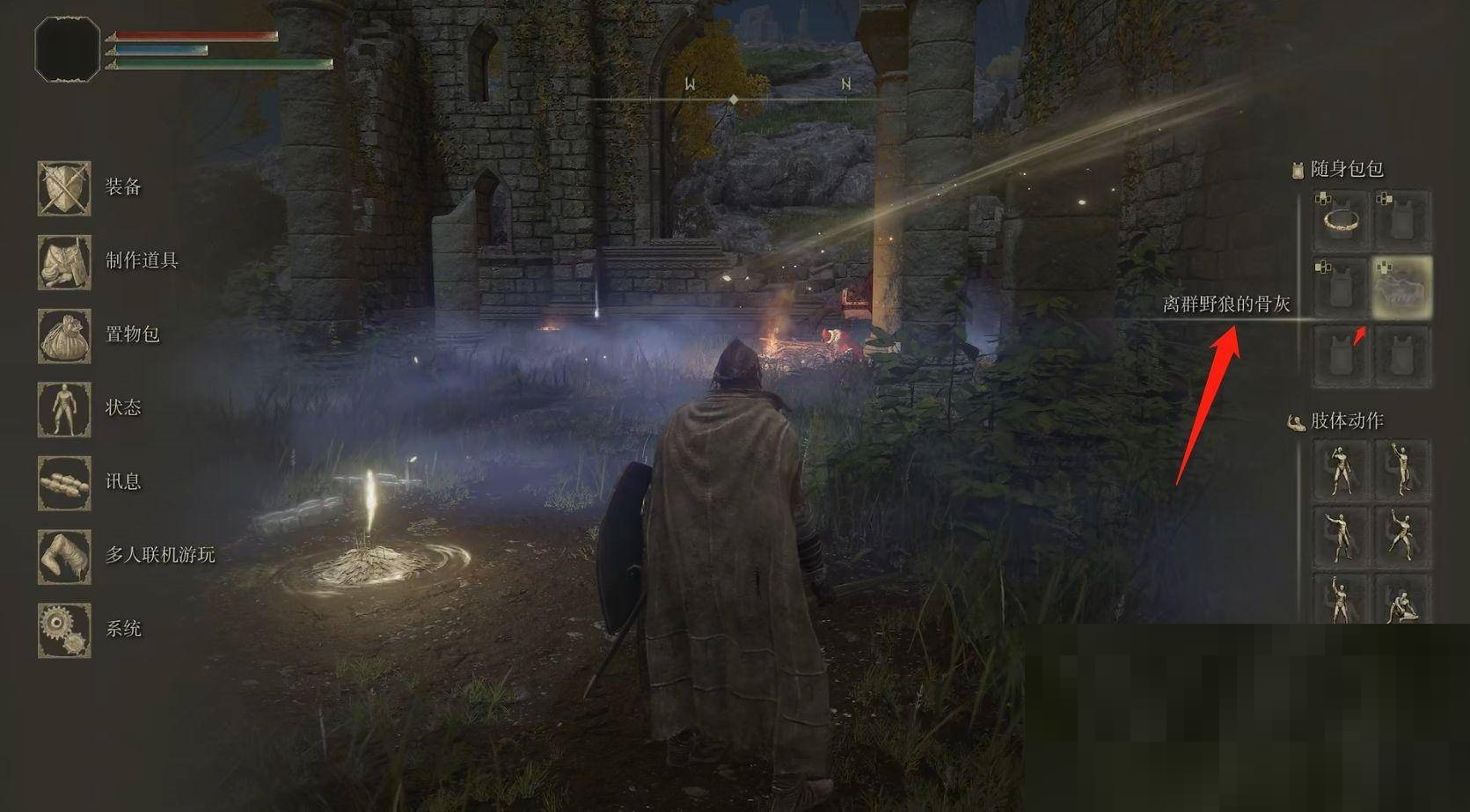Open the 多人联机游玩 multiplayer menu
The height and width of the screenshot is (812, 1470).
(x=64, y=556)
